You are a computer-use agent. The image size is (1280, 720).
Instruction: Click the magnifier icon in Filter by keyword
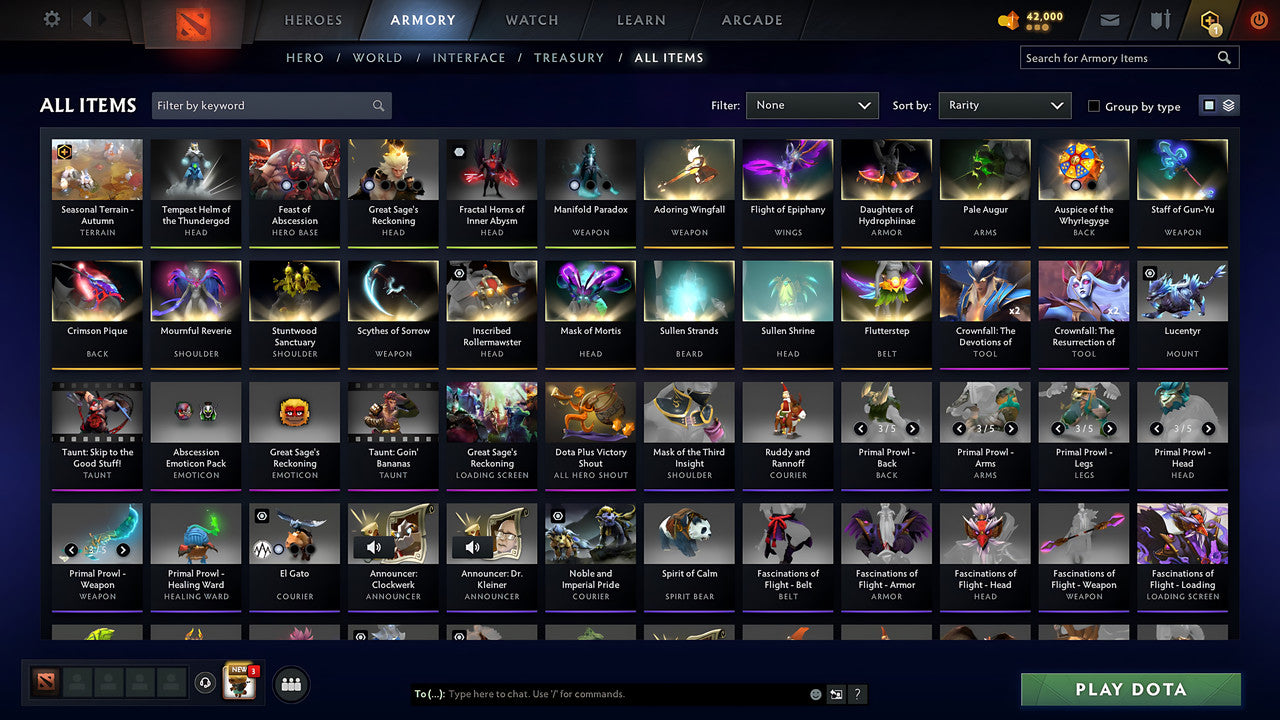[378, 105]
